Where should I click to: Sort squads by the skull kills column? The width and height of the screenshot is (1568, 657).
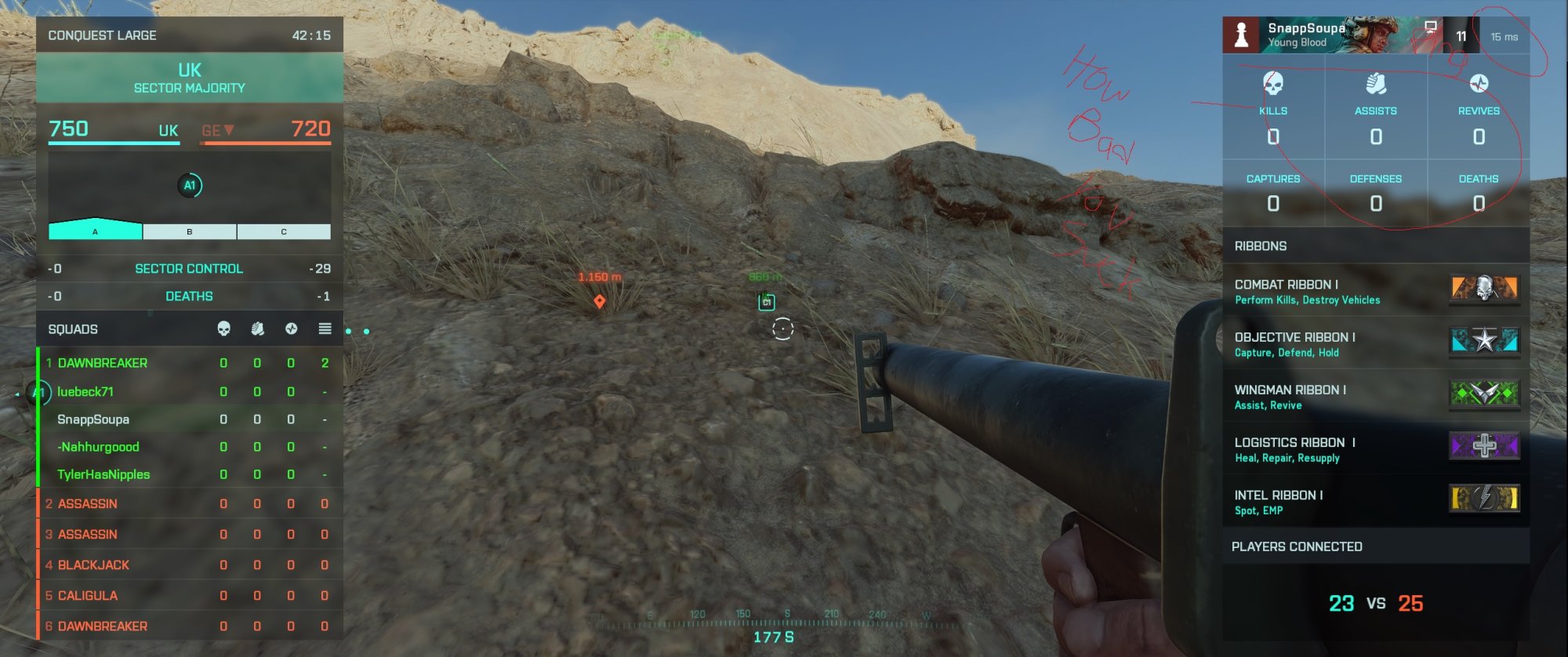click(223, 329)
